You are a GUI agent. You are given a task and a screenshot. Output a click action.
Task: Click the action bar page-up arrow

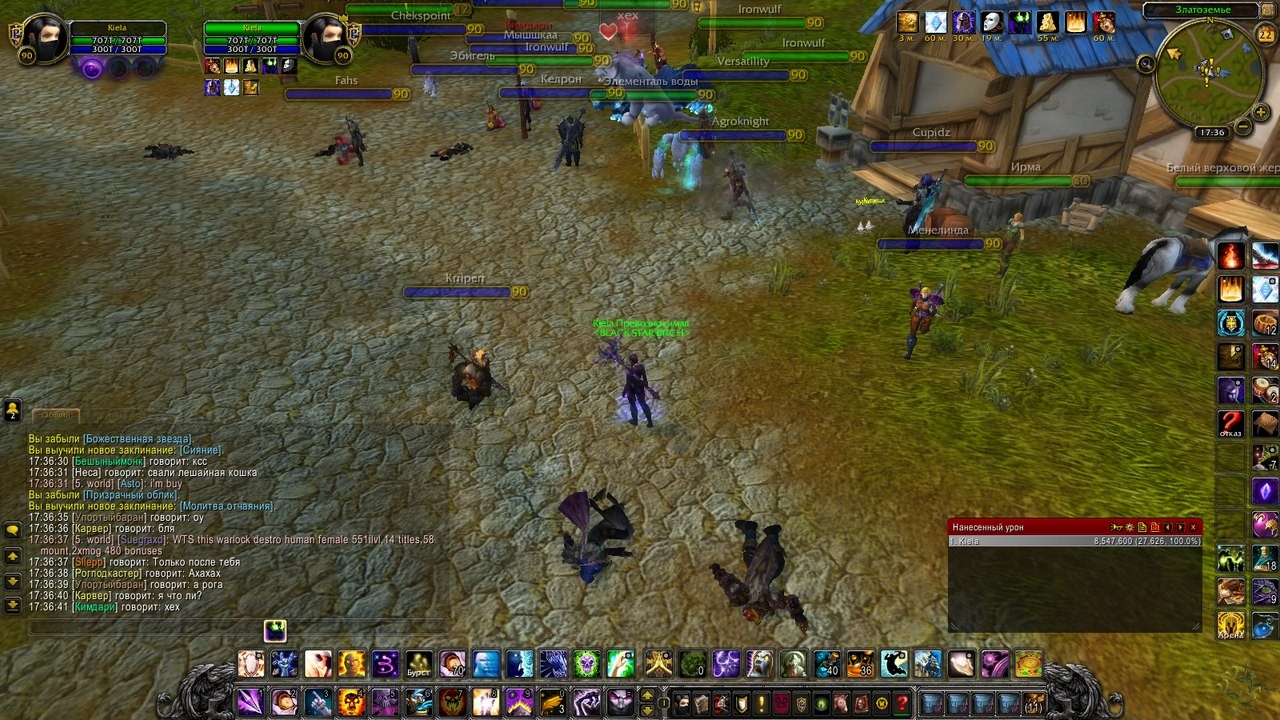coord(647,695)
